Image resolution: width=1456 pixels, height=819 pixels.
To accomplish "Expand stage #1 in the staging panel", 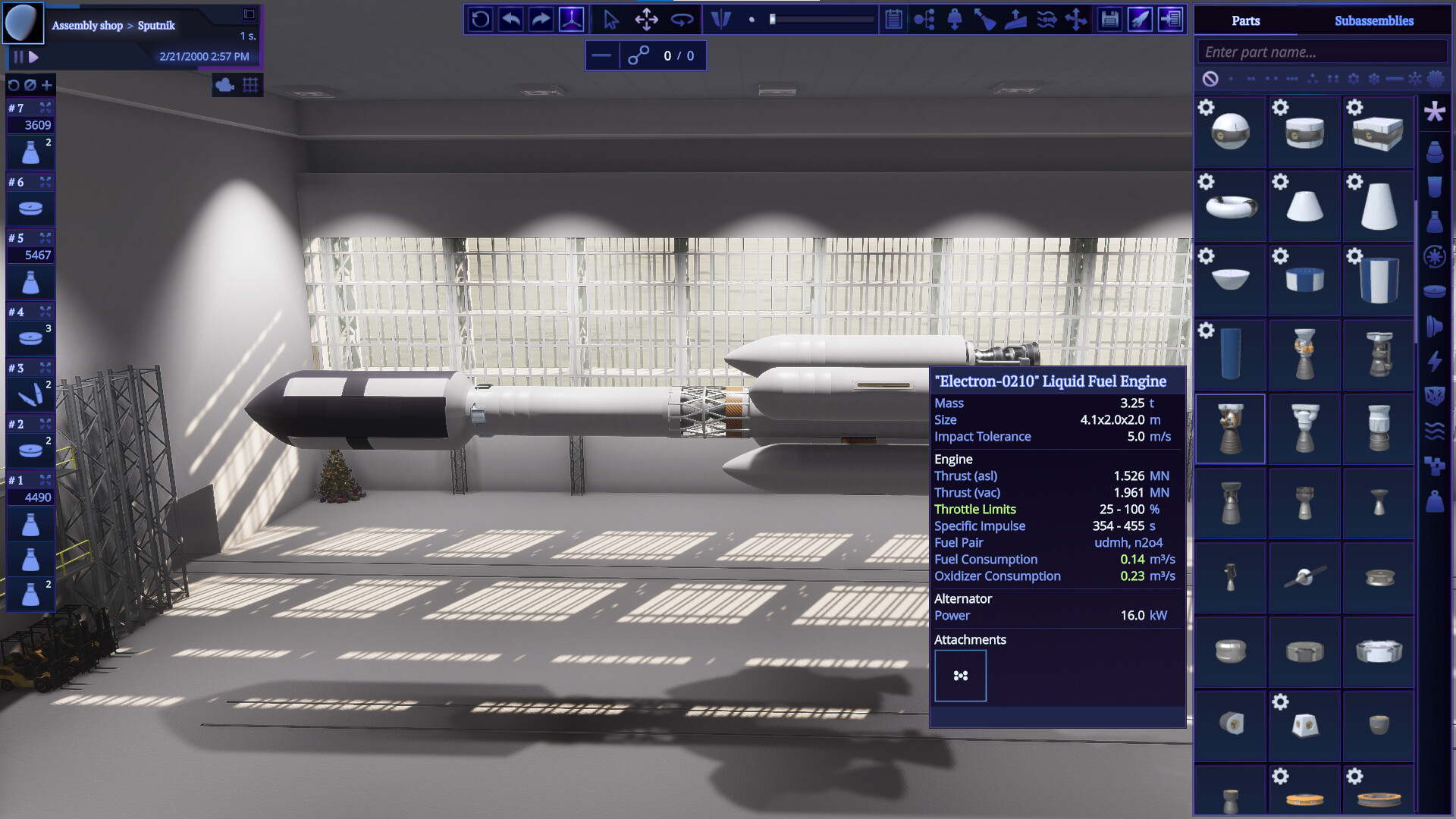I will click(46, 479).
